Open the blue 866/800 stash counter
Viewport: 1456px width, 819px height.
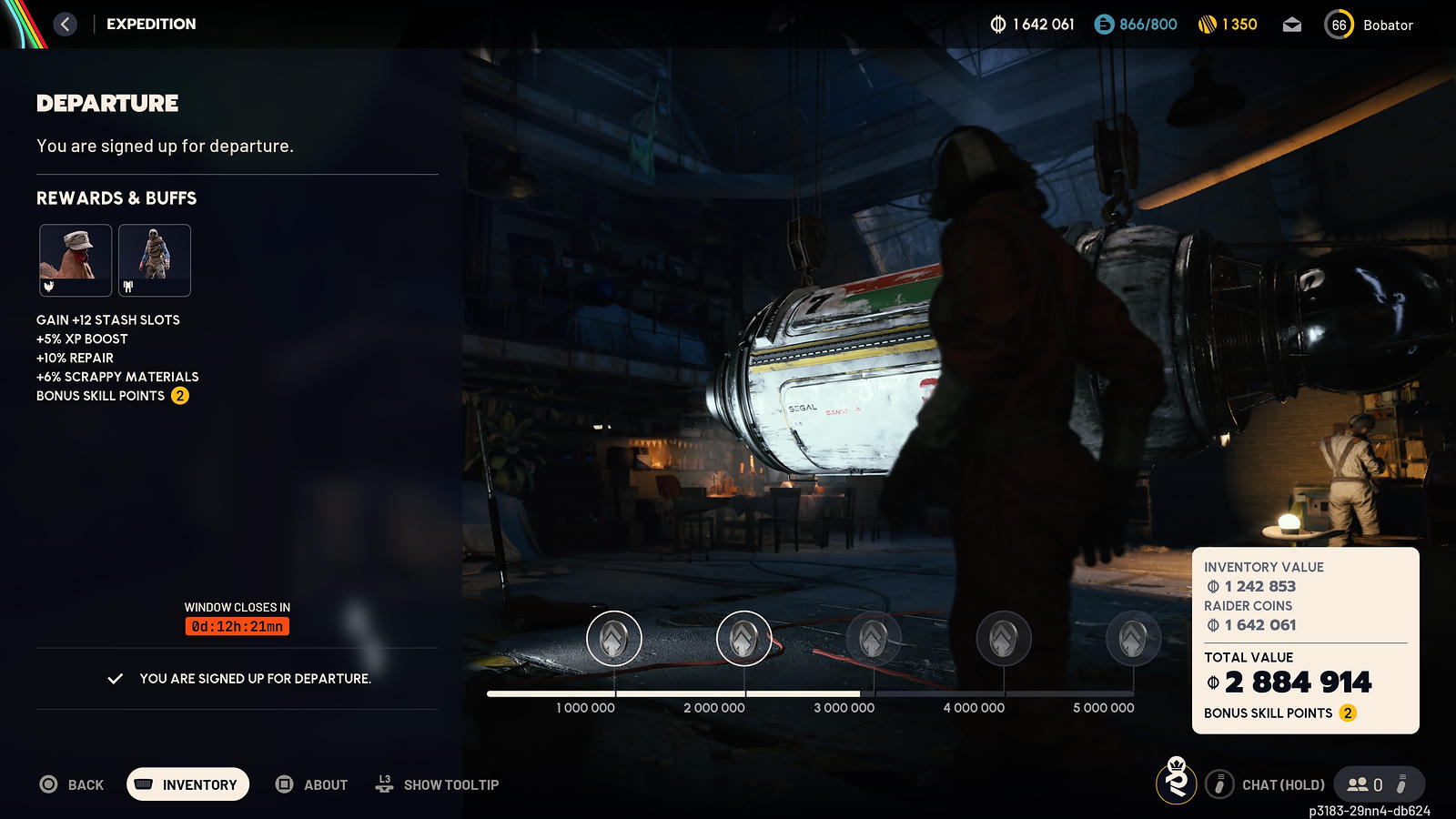[x=1136, y=25]
